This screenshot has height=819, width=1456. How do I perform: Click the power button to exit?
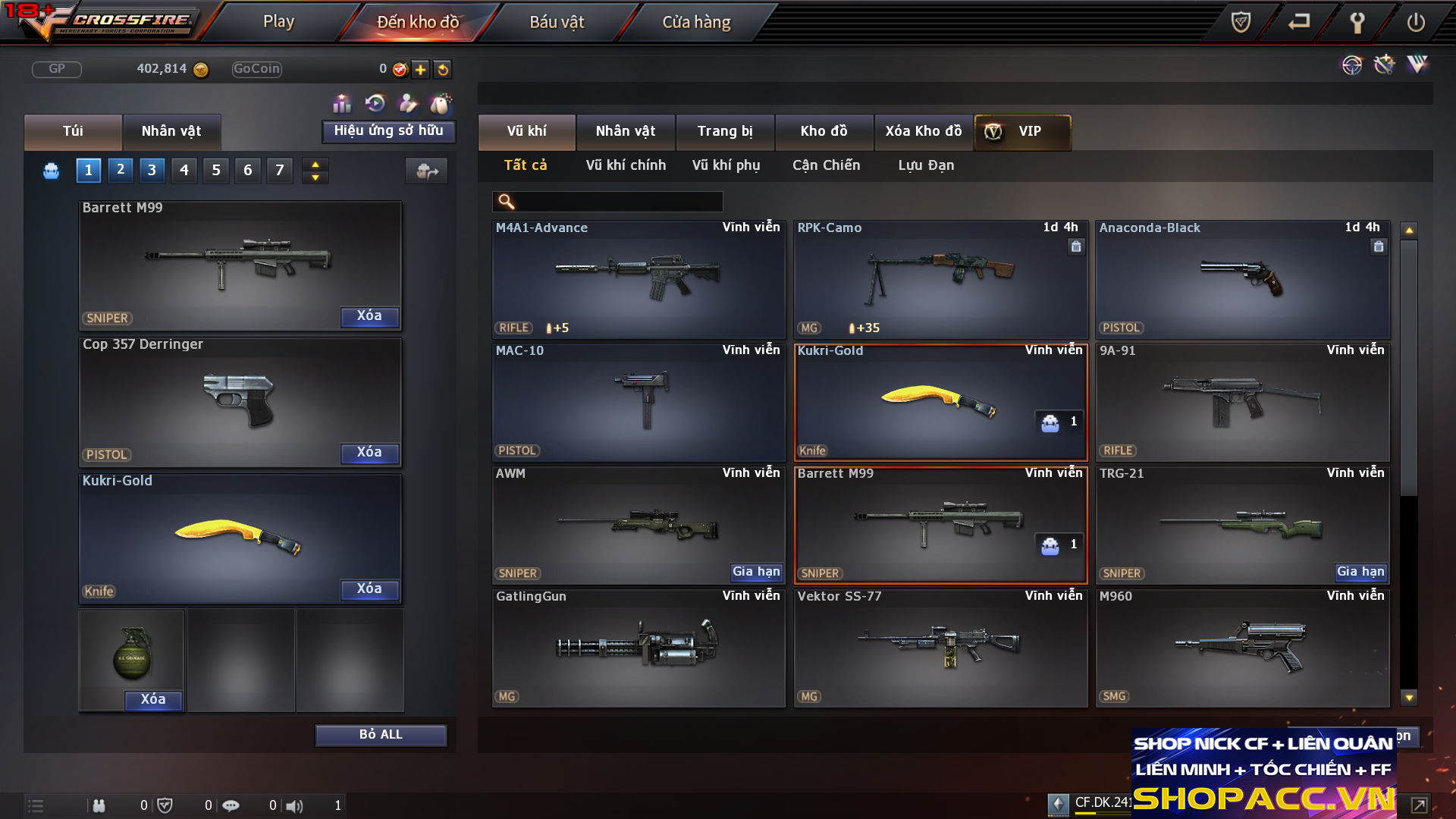(x=1415, y=22)
